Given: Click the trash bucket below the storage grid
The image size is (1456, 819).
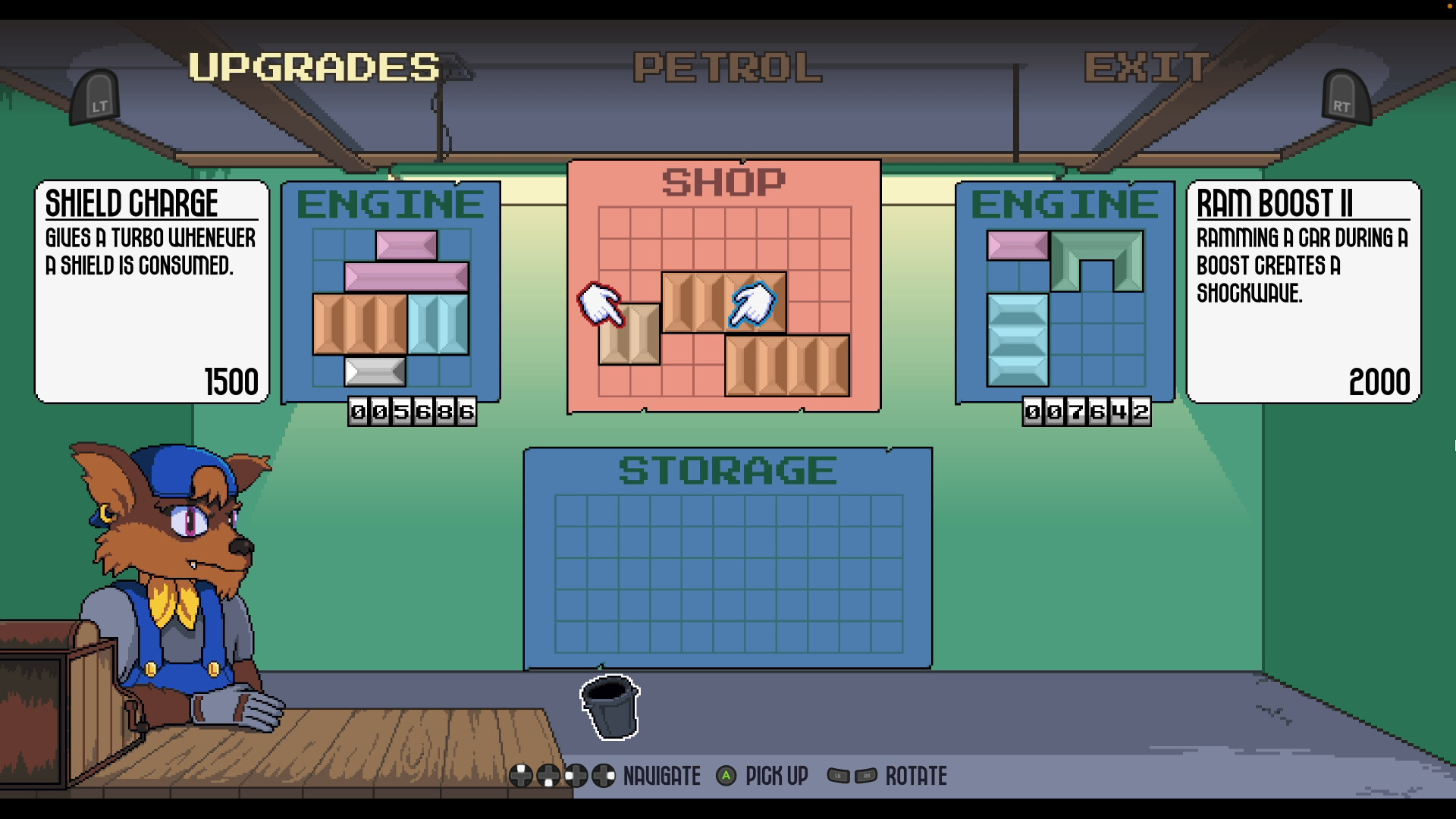Looking at the screenshot, I should tap(610, 709).
